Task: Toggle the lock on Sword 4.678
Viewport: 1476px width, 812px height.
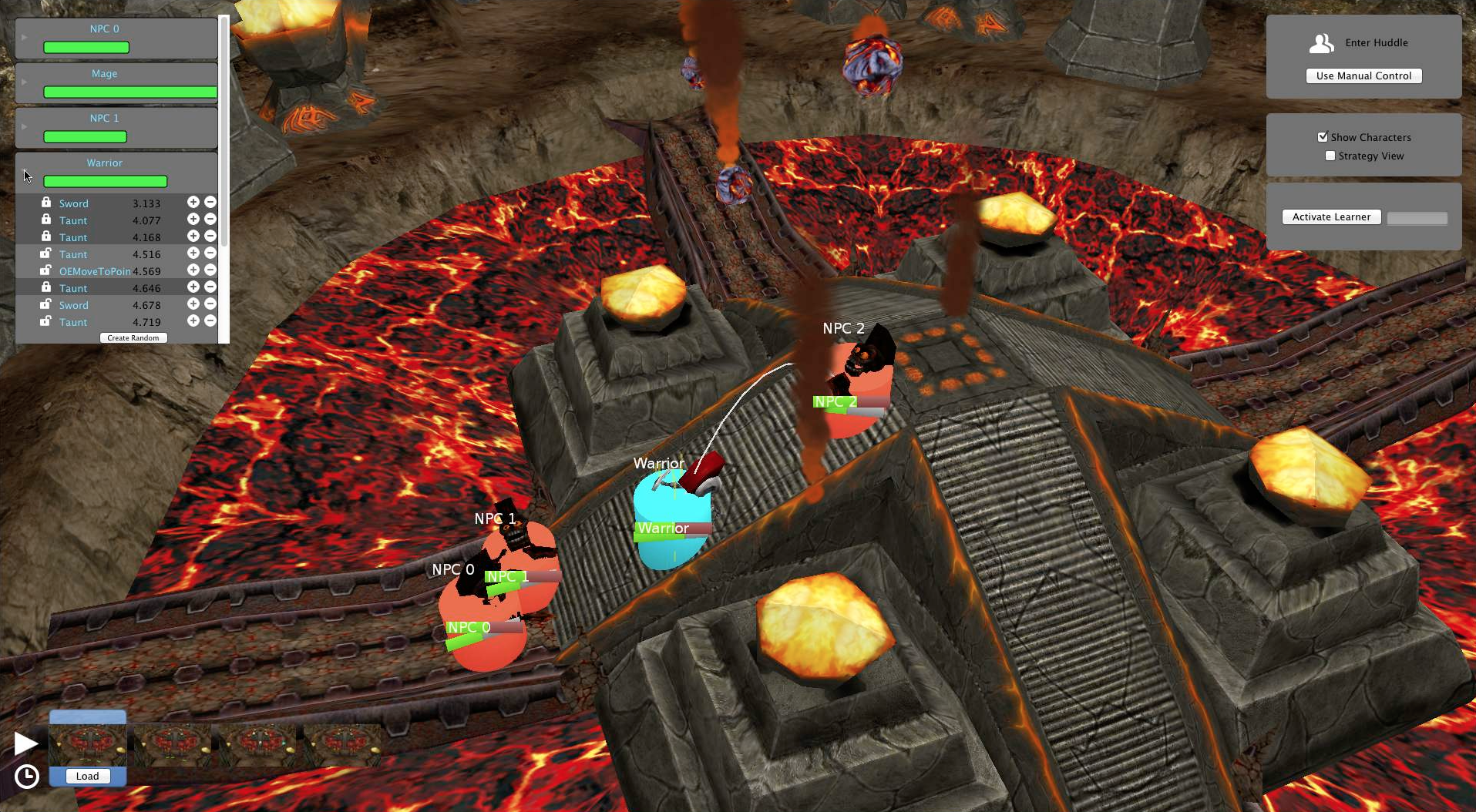Action: (x=46, y=304)
